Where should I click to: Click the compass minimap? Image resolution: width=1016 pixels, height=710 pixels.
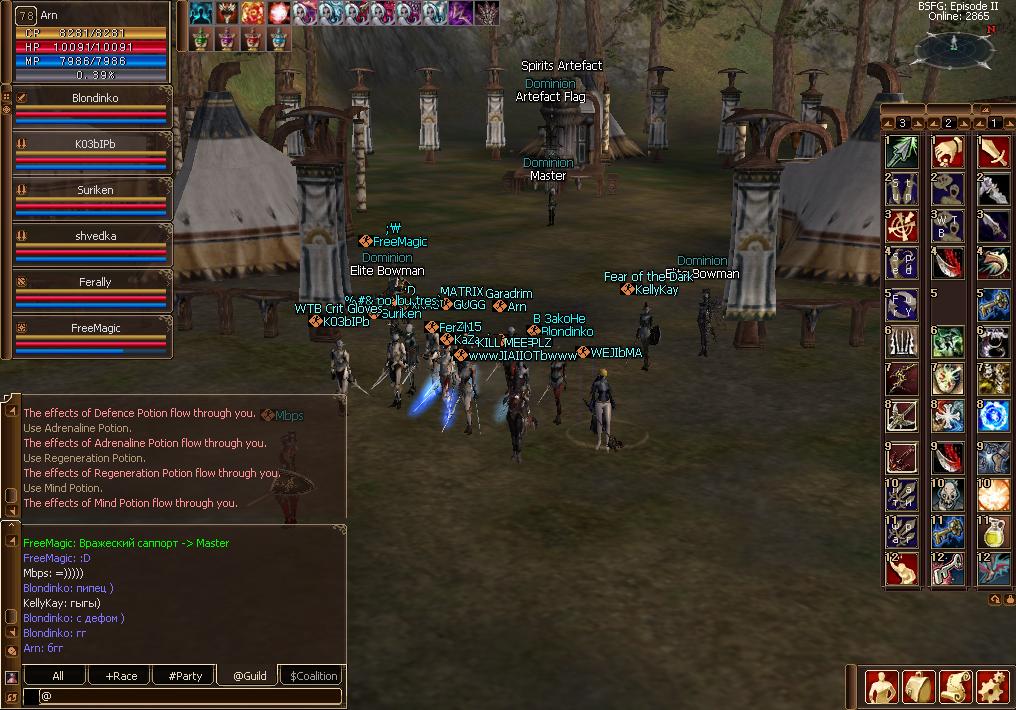click(x=953, y=46)
